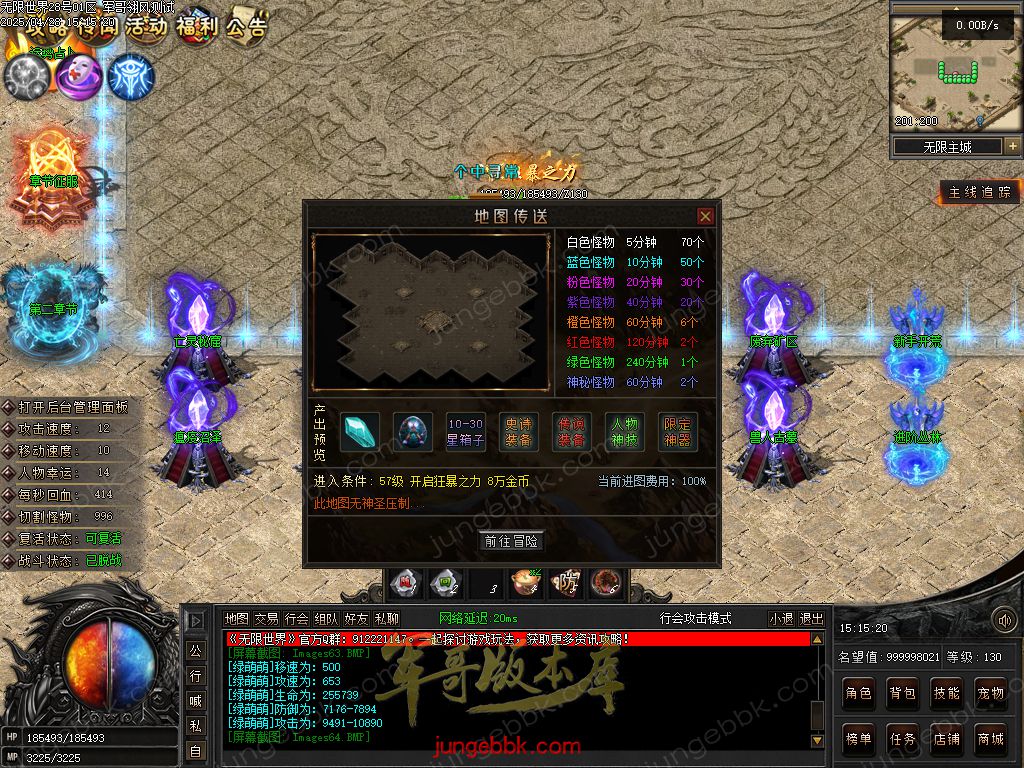
Task: Click the 前往冒险 go adventure button
Action: [x=512, y=541]
